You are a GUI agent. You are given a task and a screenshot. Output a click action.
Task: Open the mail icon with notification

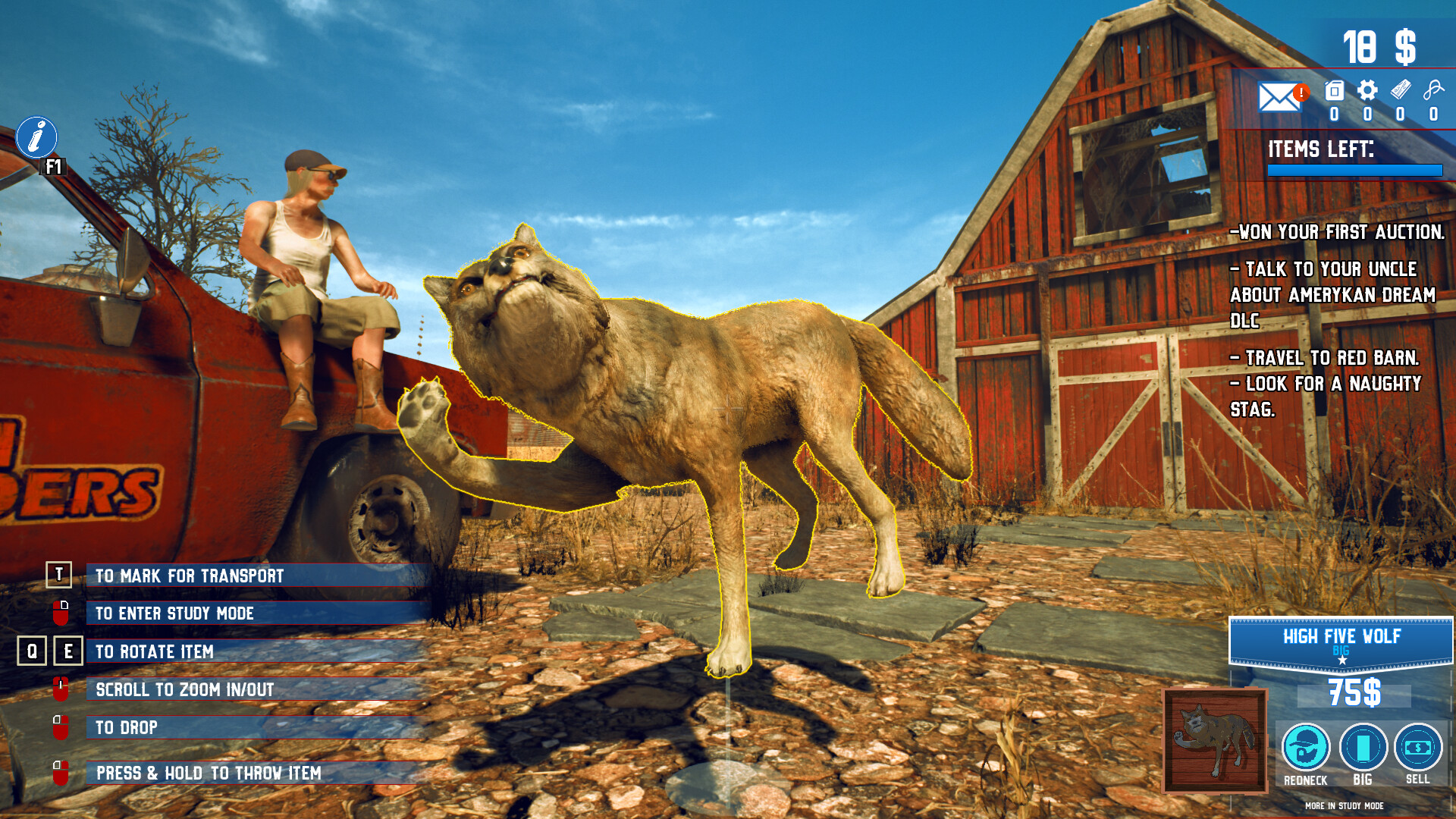tap(1280, 97)
